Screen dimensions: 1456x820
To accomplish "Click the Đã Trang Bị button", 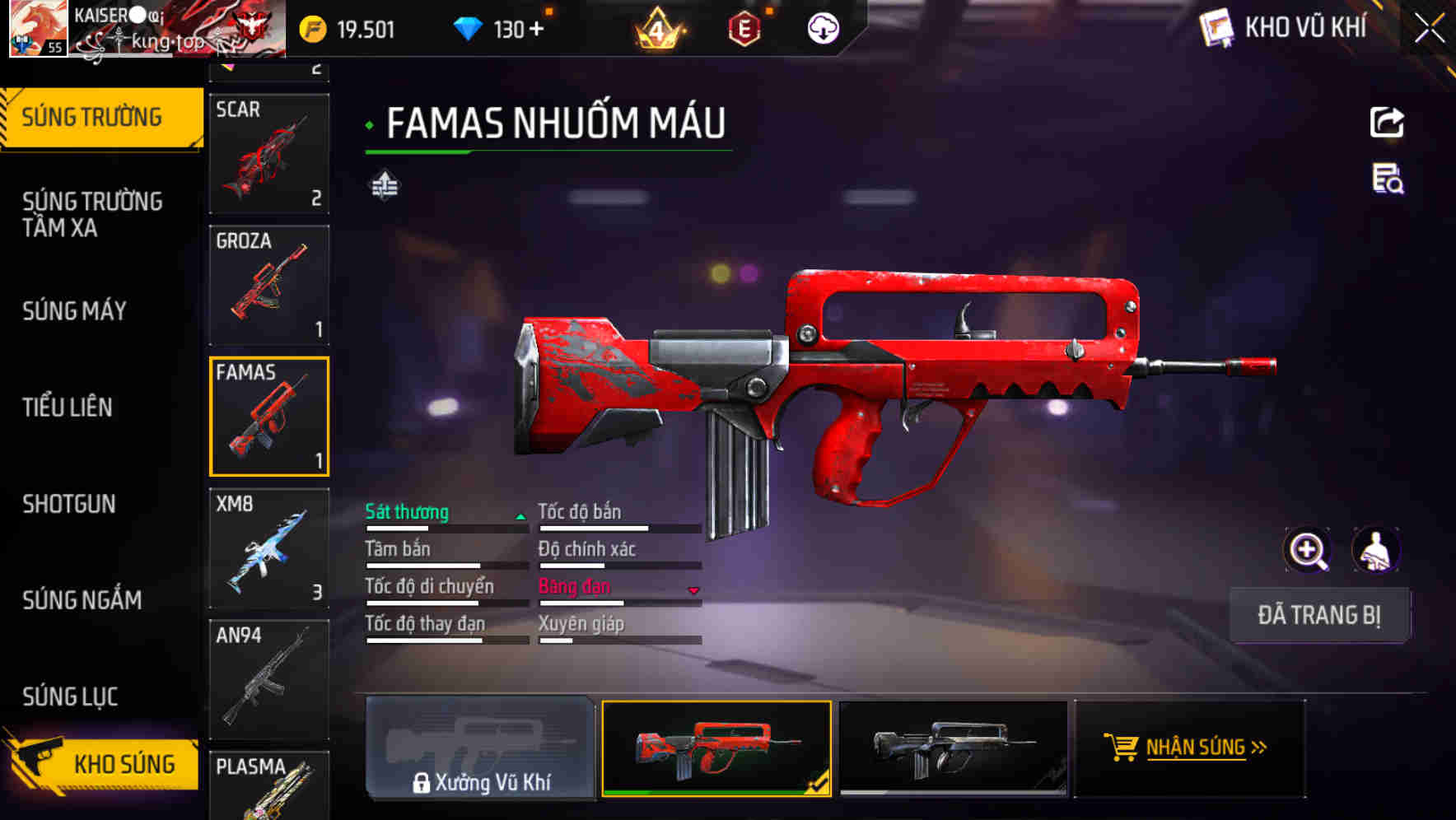I will point(1318,615).
